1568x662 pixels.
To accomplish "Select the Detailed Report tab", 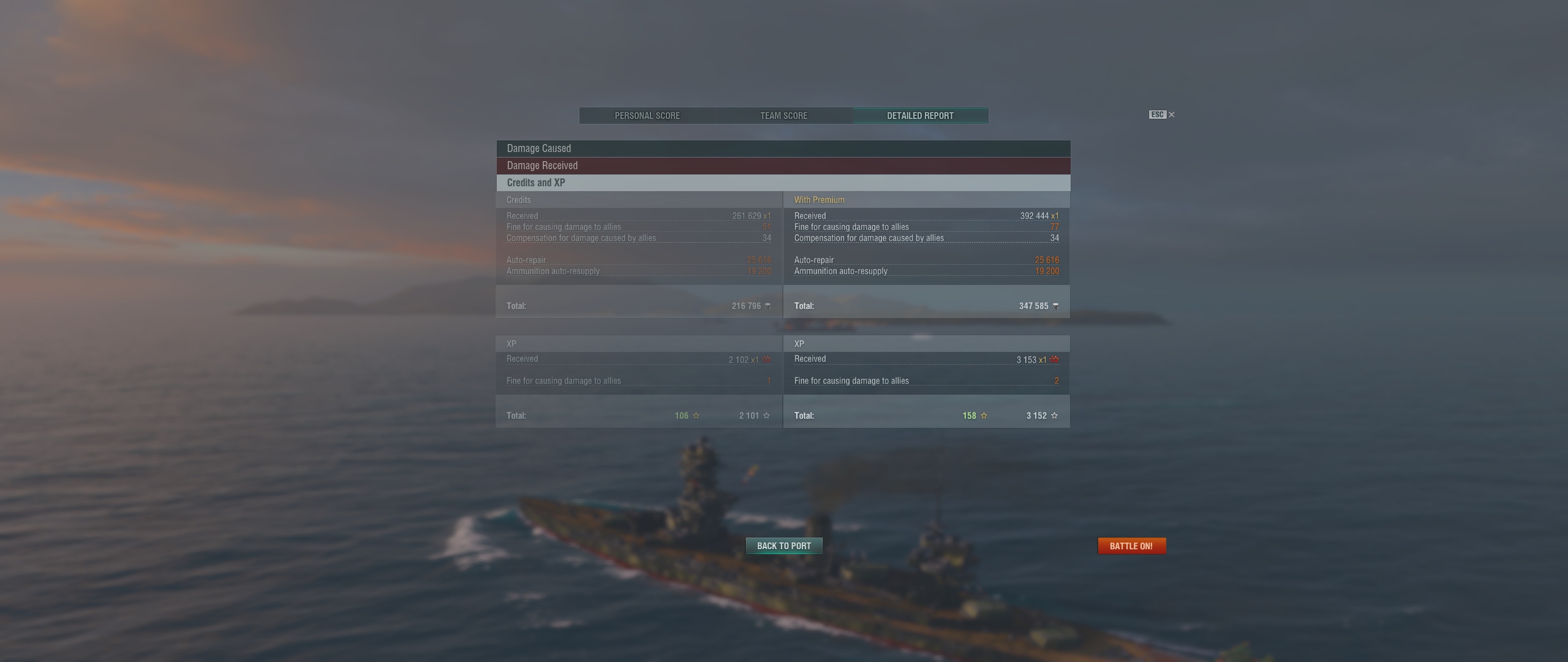I will click(x=920, y=116).
